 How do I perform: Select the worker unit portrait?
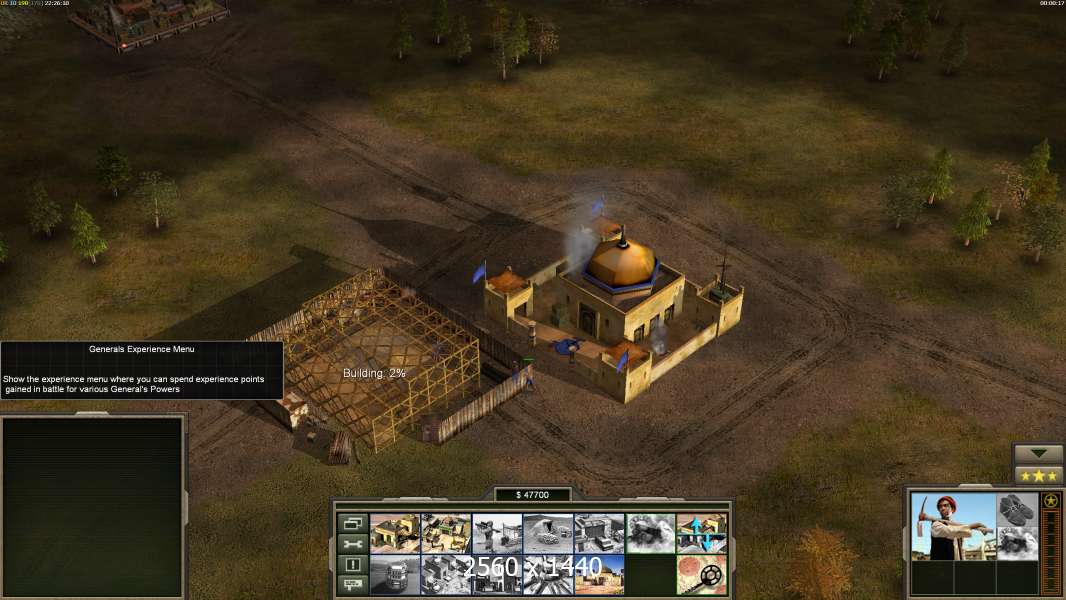pyautogui.click(x=953, y=526)
